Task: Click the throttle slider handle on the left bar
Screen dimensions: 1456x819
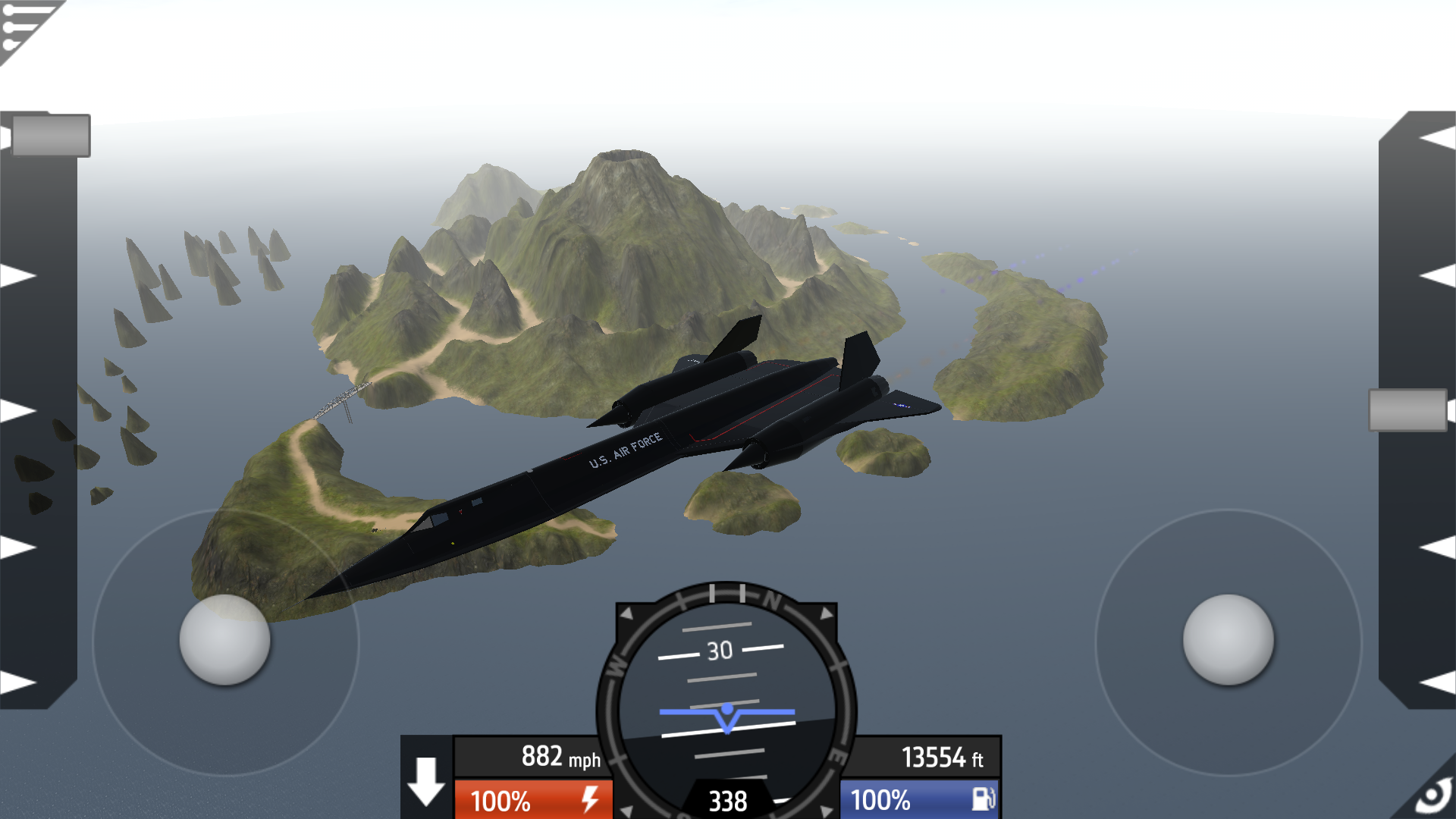Action: coord(51,136)
